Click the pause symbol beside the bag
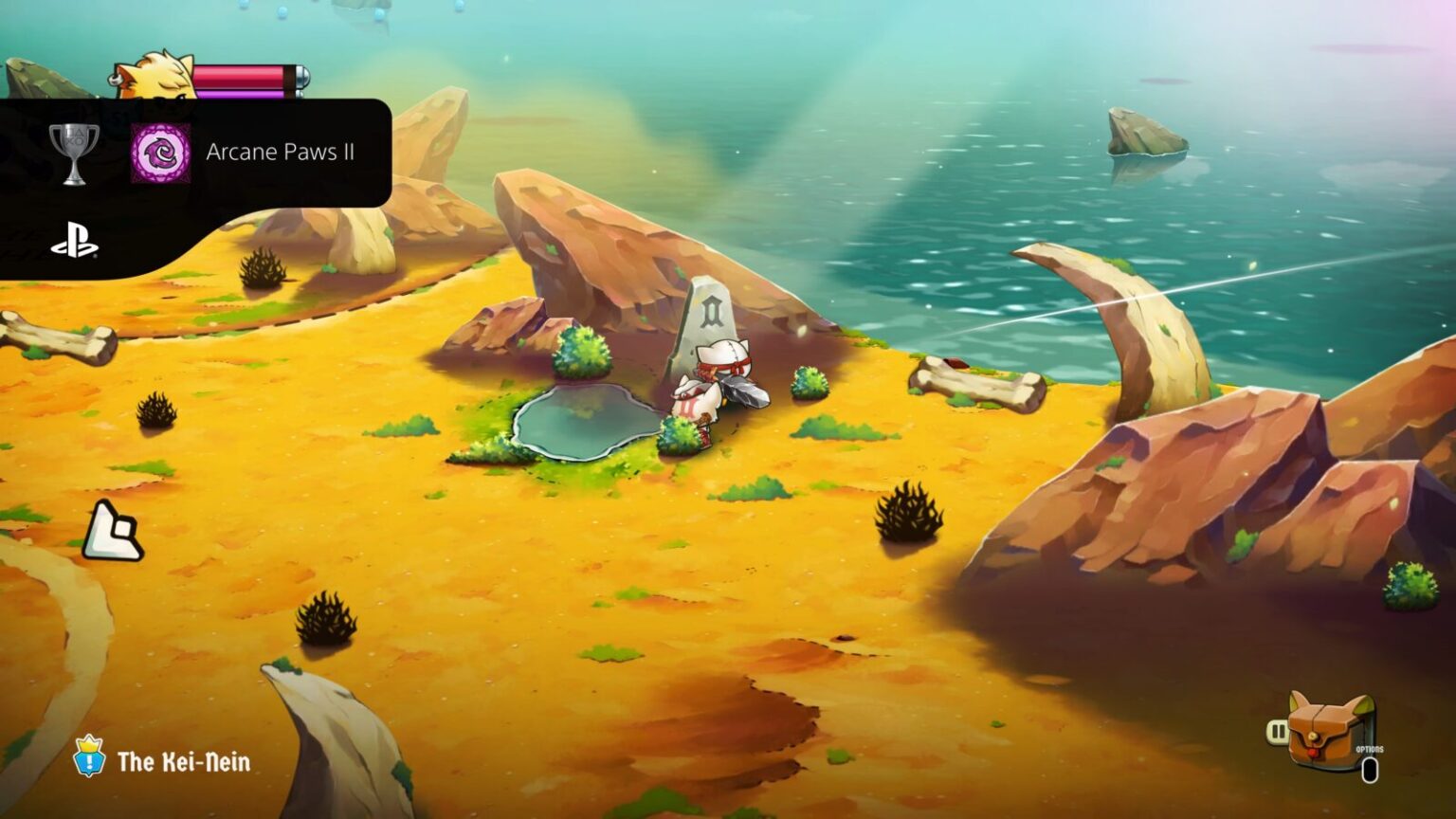 click(1280, 731)
